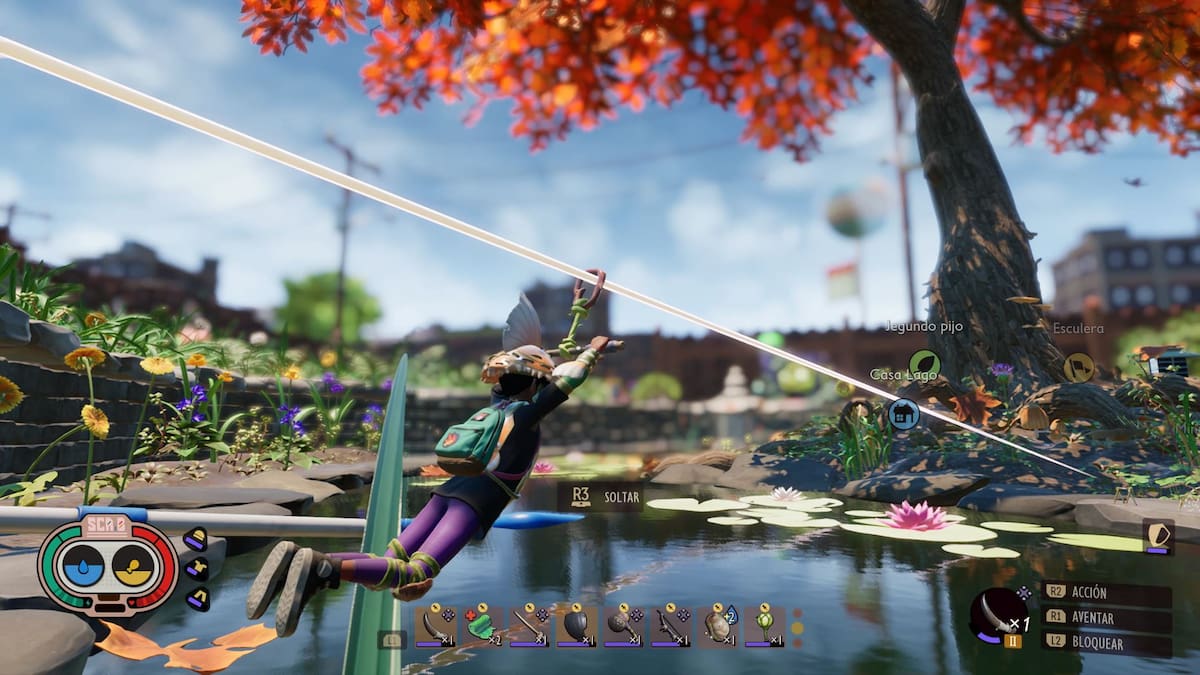Click the shield durability icon
The image size is (1200, 675).
click(x=1158, y=536)
